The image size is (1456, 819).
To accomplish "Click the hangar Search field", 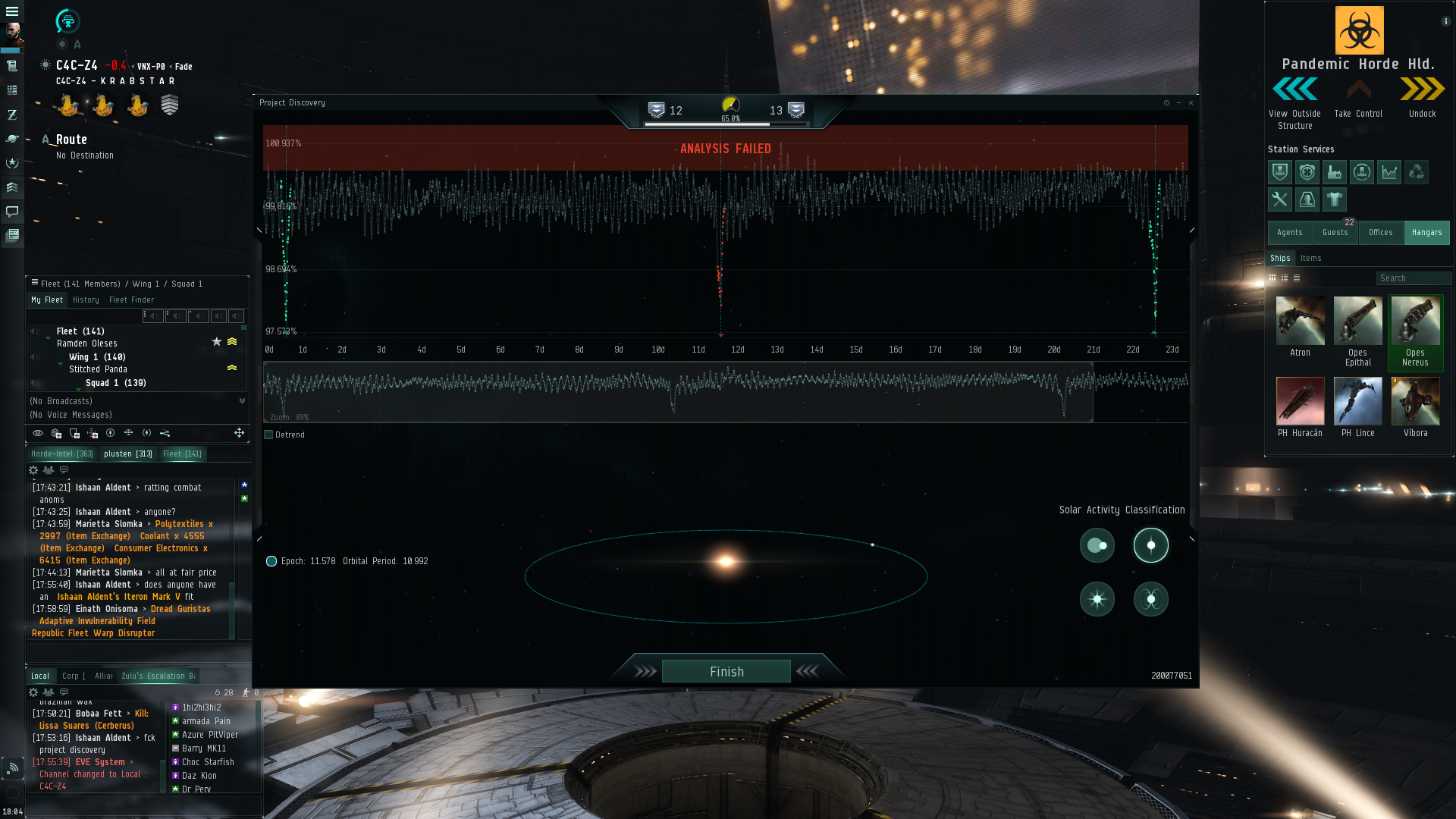I will [1413, 278].
